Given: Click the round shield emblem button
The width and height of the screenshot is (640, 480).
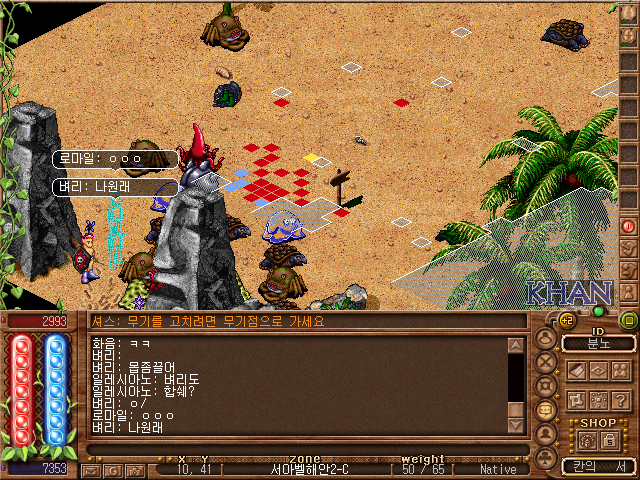Looking at the screenshot, I should 544,386.
